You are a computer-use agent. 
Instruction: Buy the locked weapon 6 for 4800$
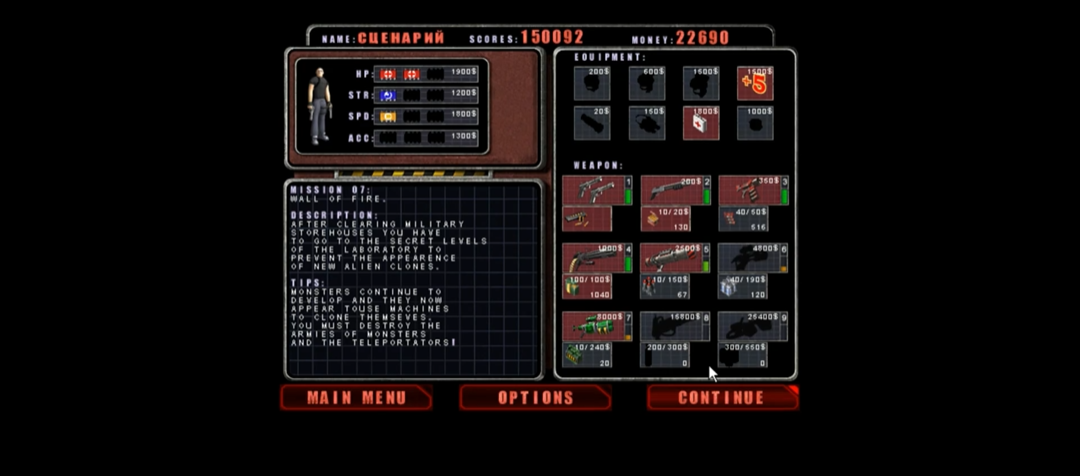(x=752, y=258)
